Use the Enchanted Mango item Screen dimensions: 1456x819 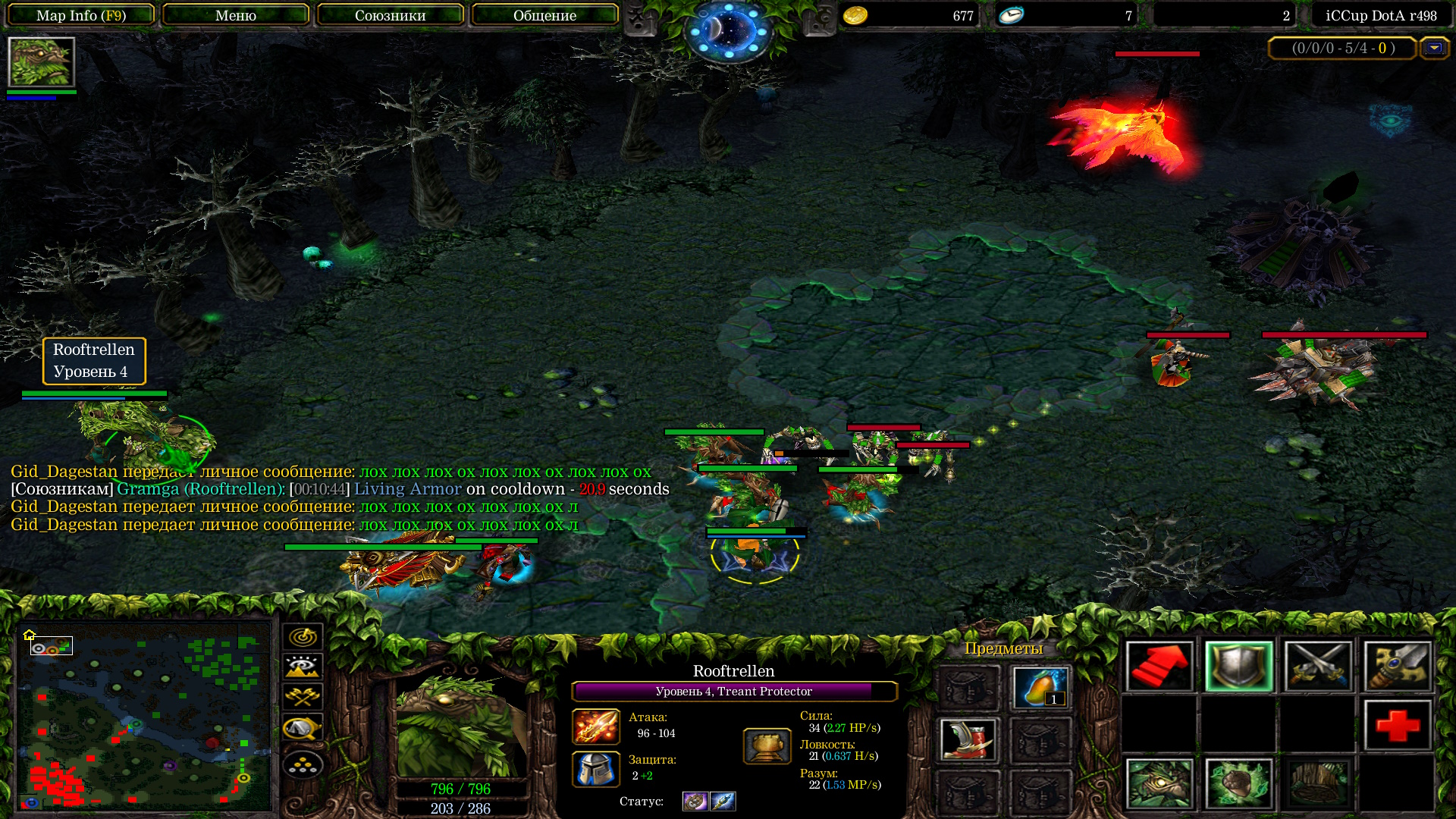click(x=1040, y=687)
